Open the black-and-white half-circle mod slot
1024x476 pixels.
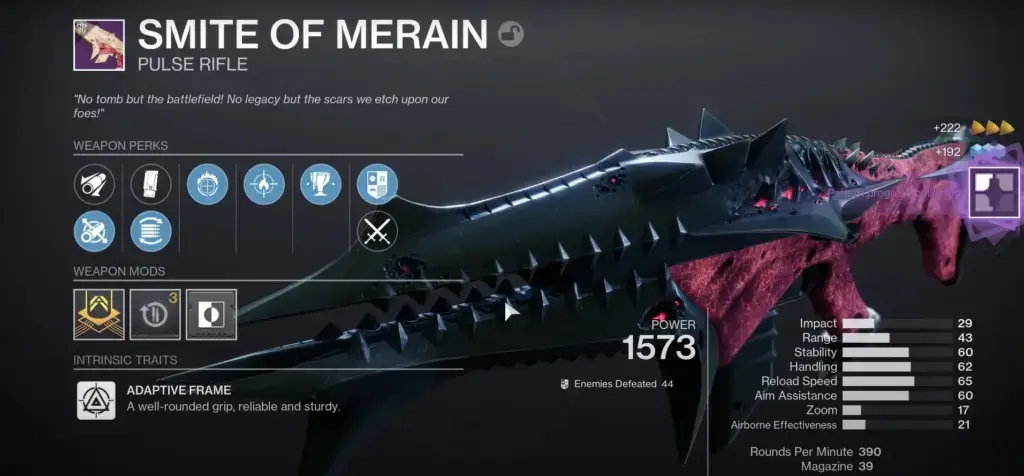pyautogui.click(x=211, y=314)
